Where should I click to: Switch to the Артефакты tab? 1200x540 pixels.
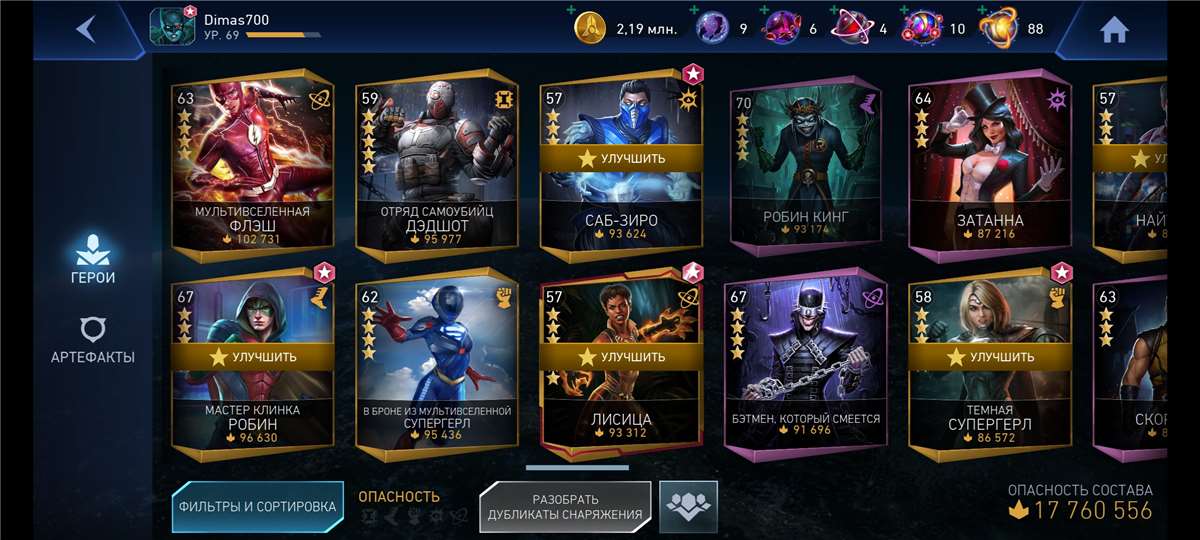pyautogui.click(x=93, y=340)
